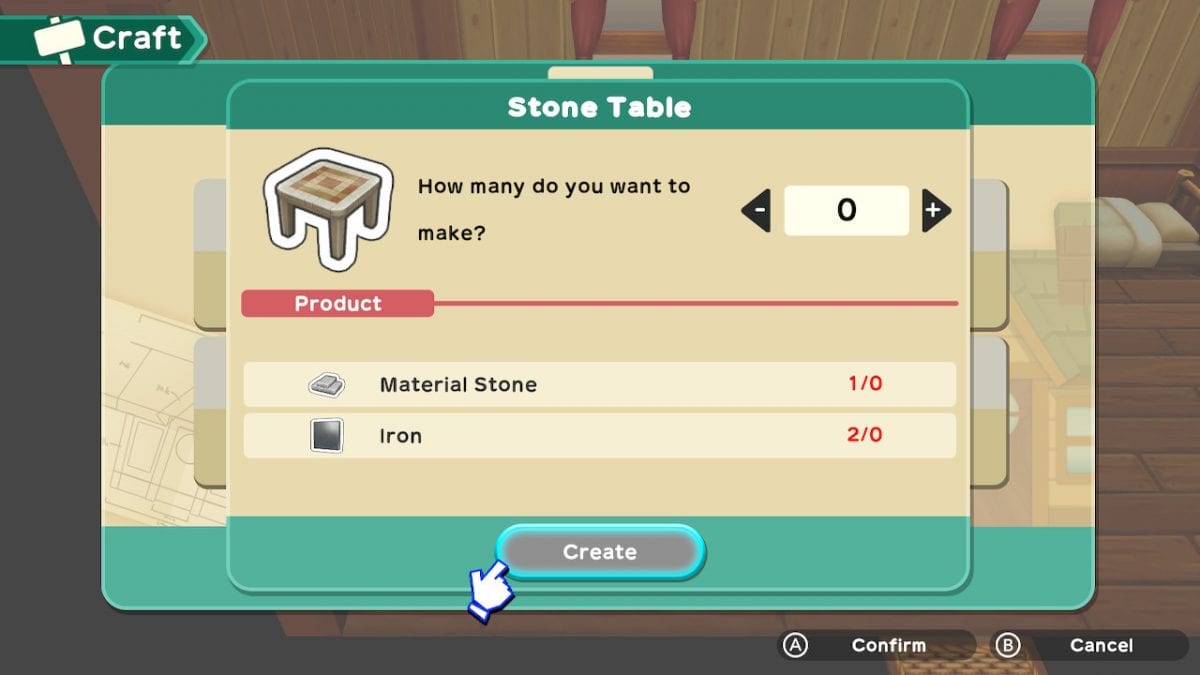The width and height of the screenshot is (1200, 675).
Task: Select the Material Stone ingredient row
Action: point(599,384)
